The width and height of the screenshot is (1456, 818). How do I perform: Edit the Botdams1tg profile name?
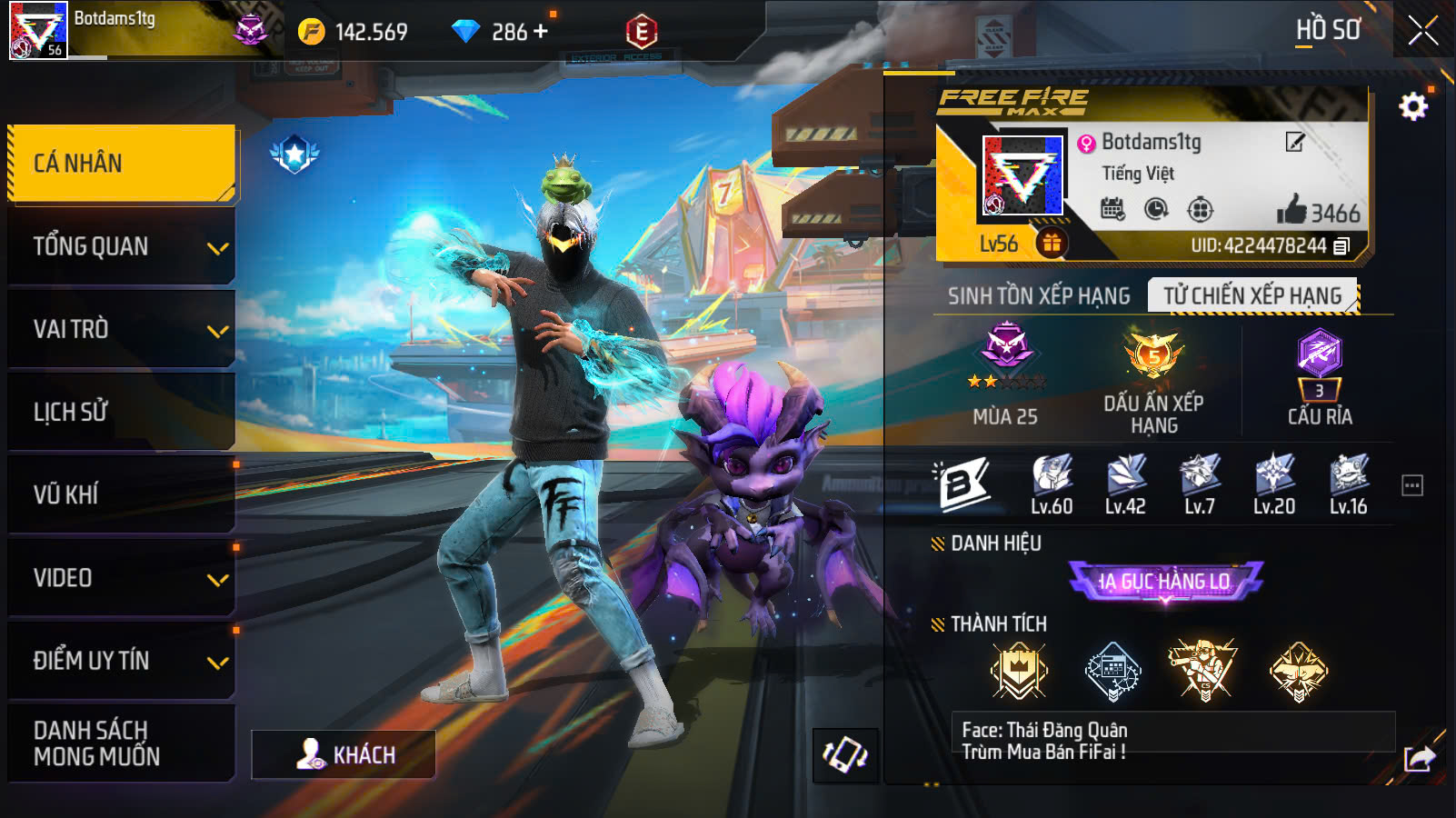1294,142
